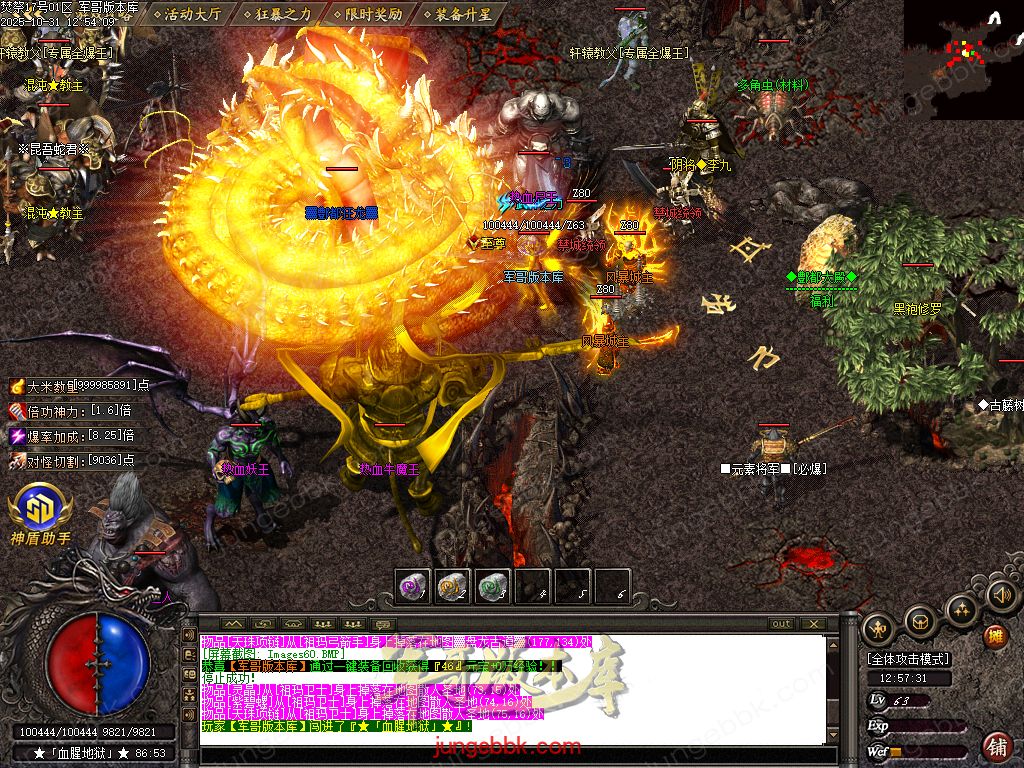Launch the 神盾助手 assistant
Viewport: 1024px width, 768px height.
coord(39,510)
